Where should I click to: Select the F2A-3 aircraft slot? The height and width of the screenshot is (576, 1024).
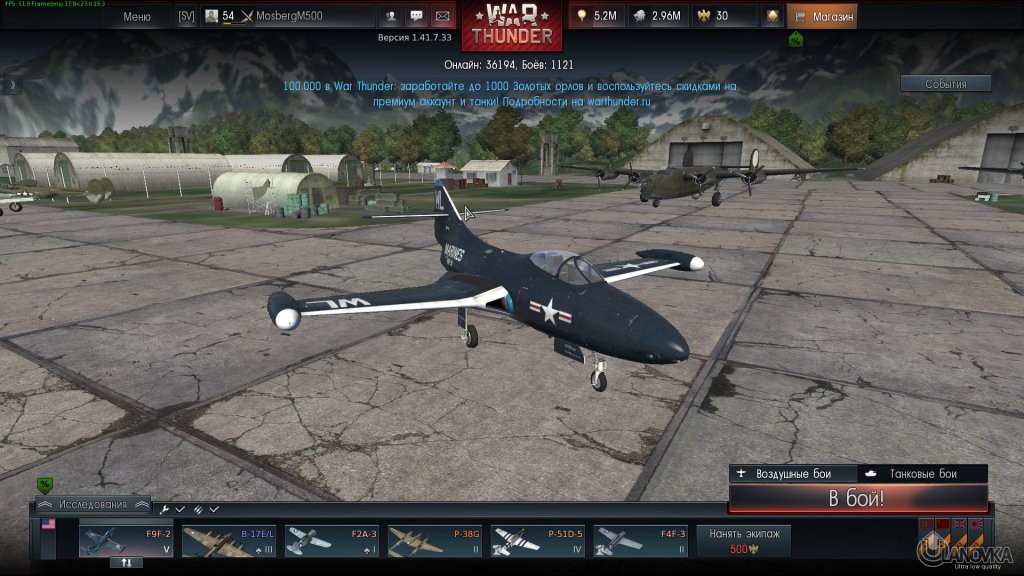point(332,540)
